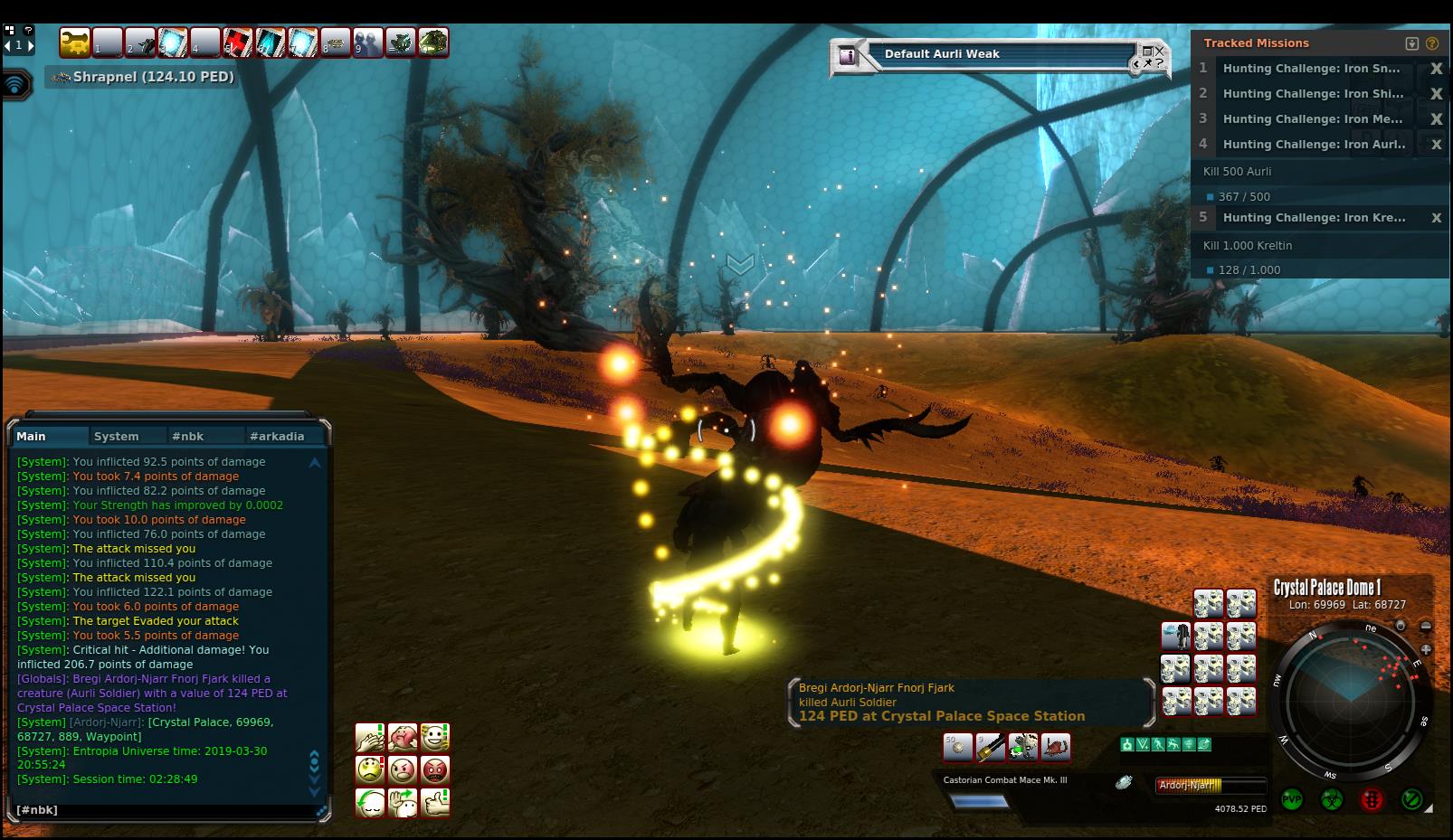Image resolution: width=1453 pixels, height=840 pixels.
Task: Switch to the System chat tab
Action: point(117,436)
